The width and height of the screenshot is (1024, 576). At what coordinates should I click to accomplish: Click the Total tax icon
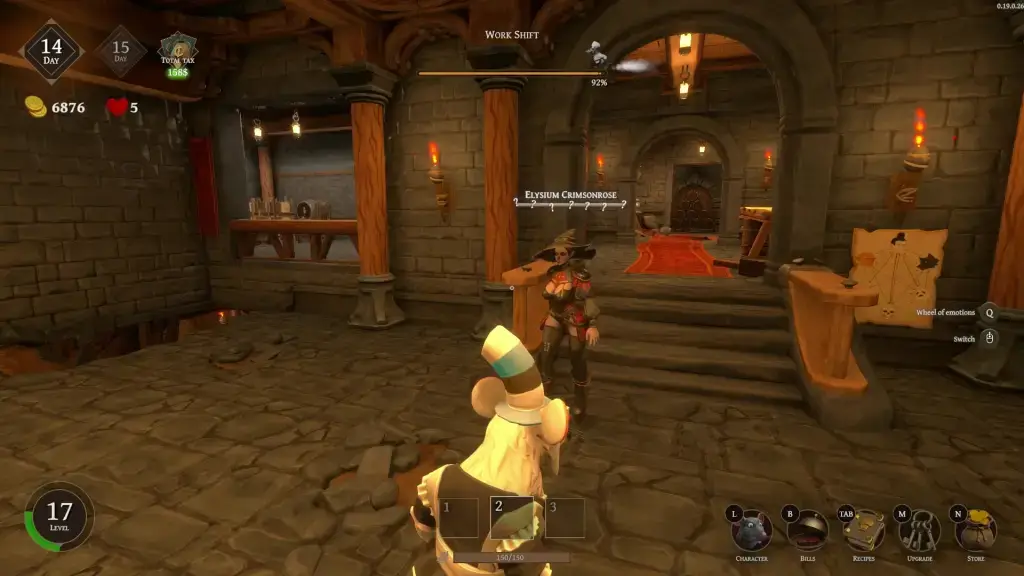click(179, 52)
